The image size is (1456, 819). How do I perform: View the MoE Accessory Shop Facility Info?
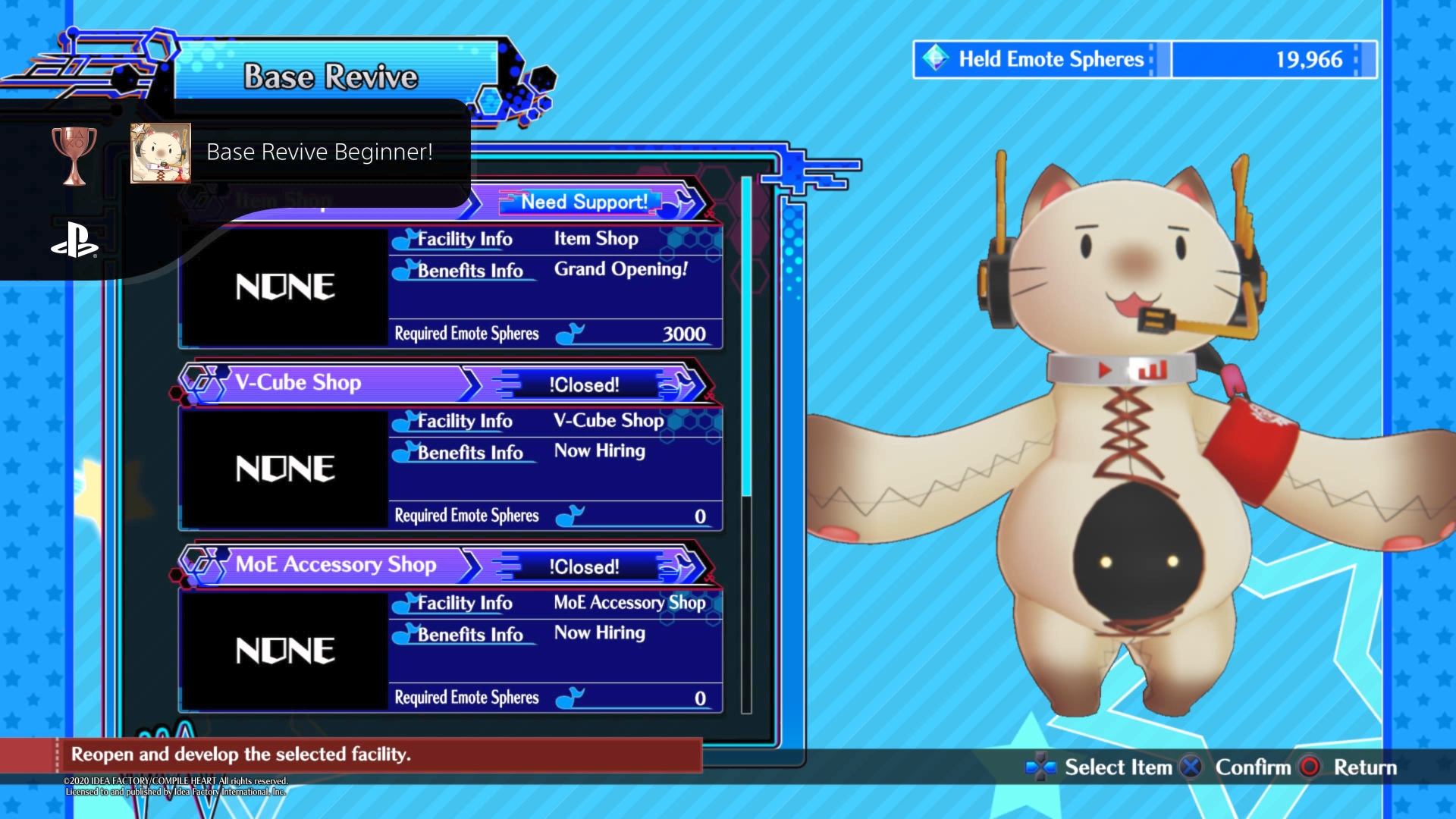tap(464, 603)
